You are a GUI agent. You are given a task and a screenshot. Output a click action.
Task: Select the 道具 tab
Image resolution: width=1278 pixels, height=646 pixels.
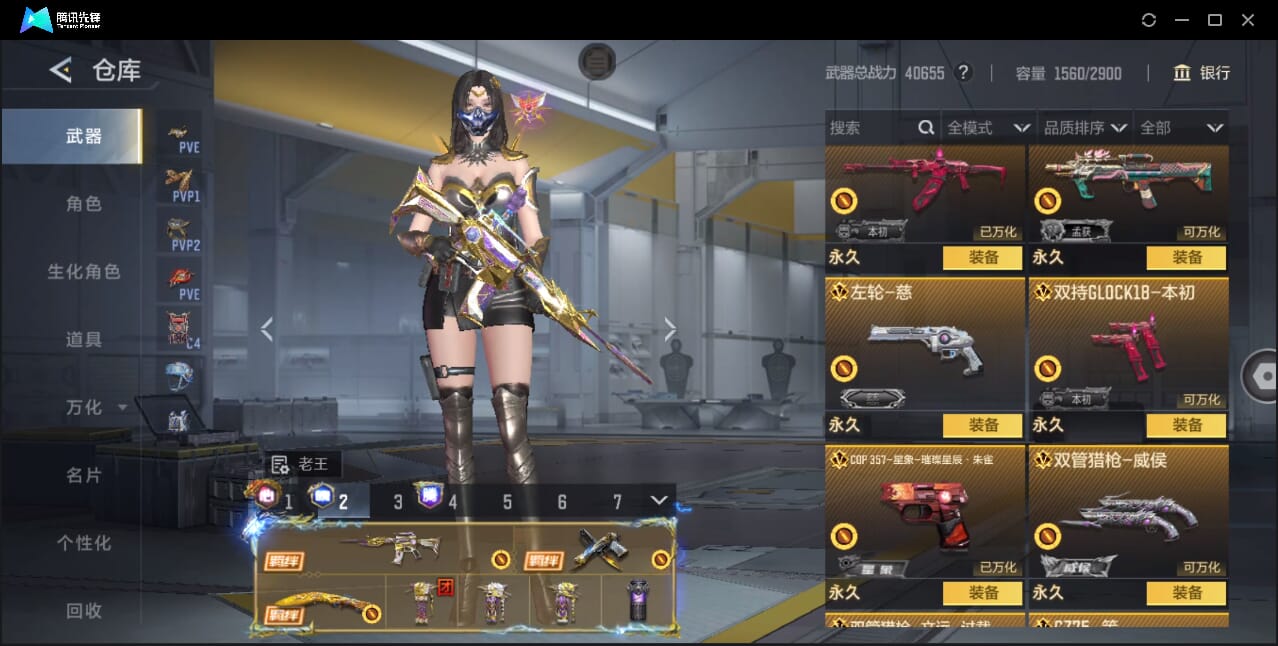point(84,340)
